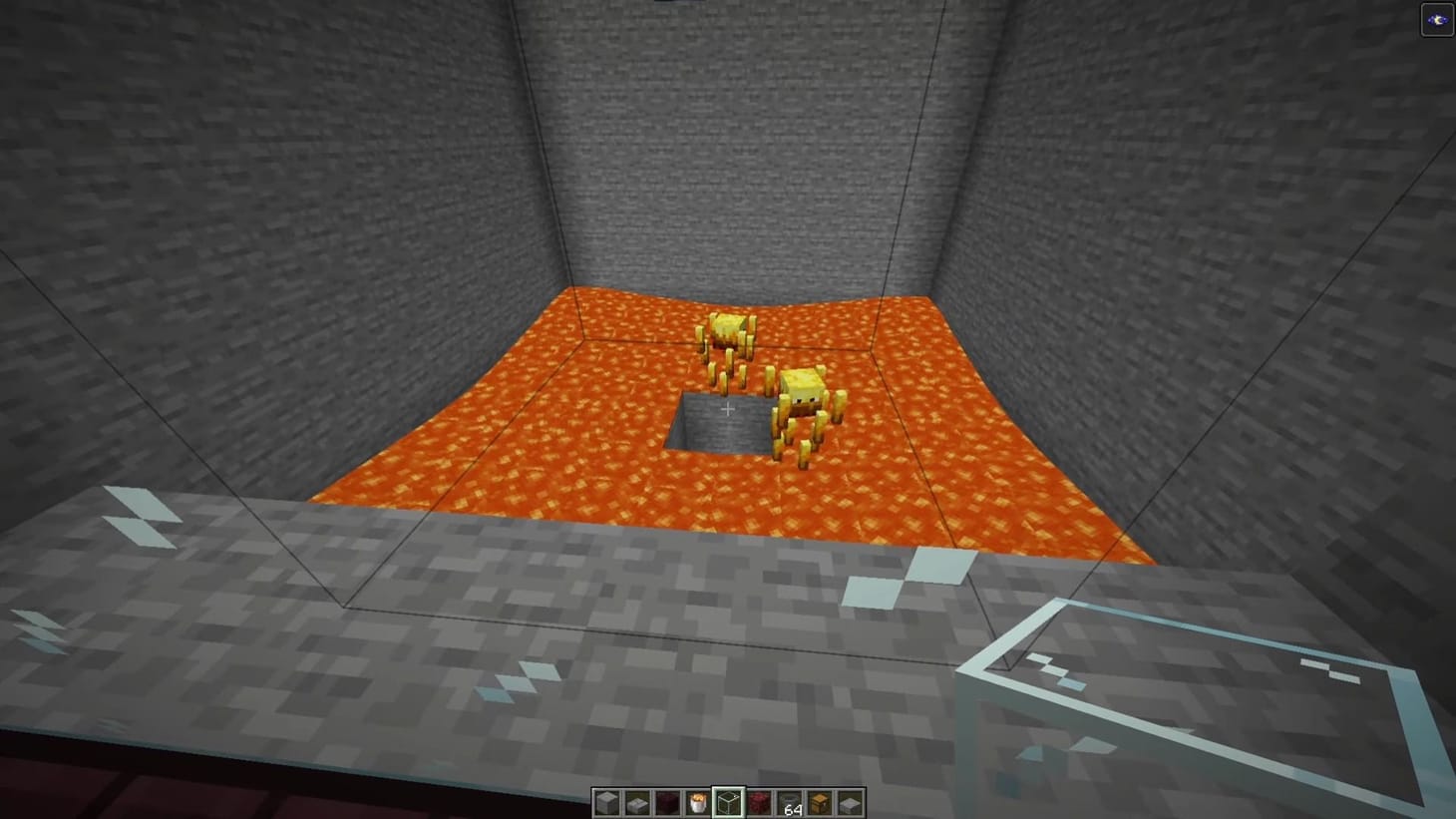Click the mod overlay icon in top-right corner
This screenshot has width=1456, height=819.
1436,17
